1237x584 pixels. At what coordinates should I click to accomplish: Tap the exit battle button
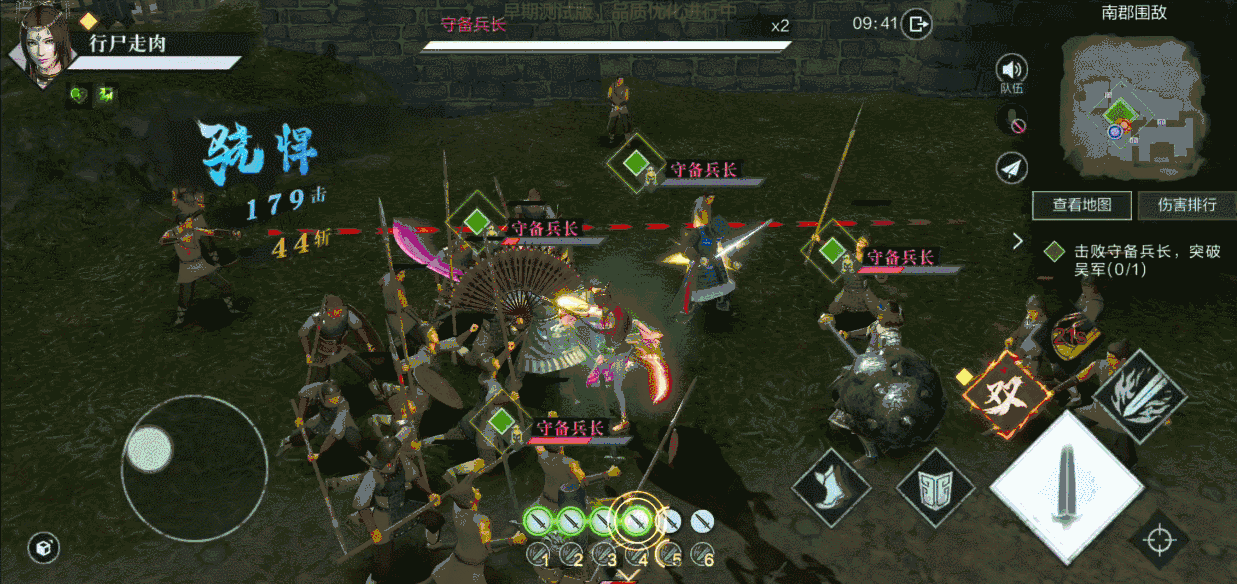917,23
